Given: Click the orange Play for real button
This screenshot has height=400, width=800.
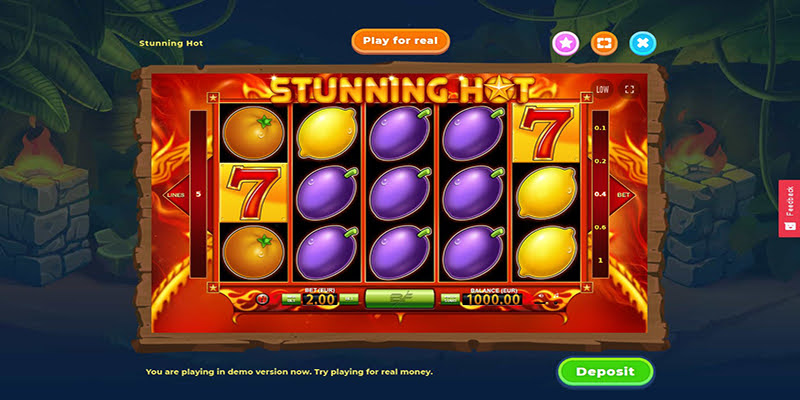Looking at the screenshot, I should [400, 41].
